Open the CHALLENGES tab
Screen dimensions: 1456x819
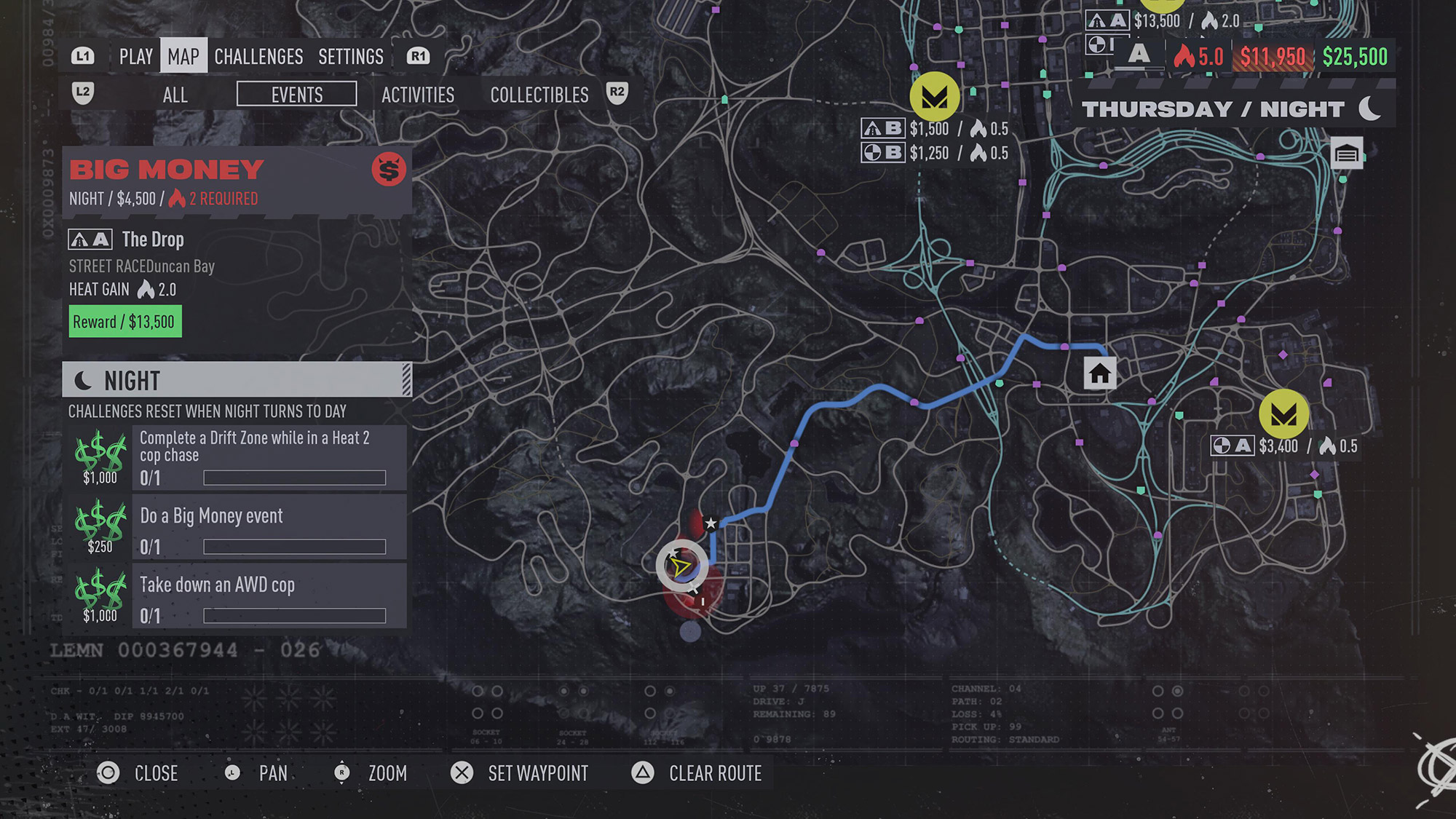click(258, 57)
